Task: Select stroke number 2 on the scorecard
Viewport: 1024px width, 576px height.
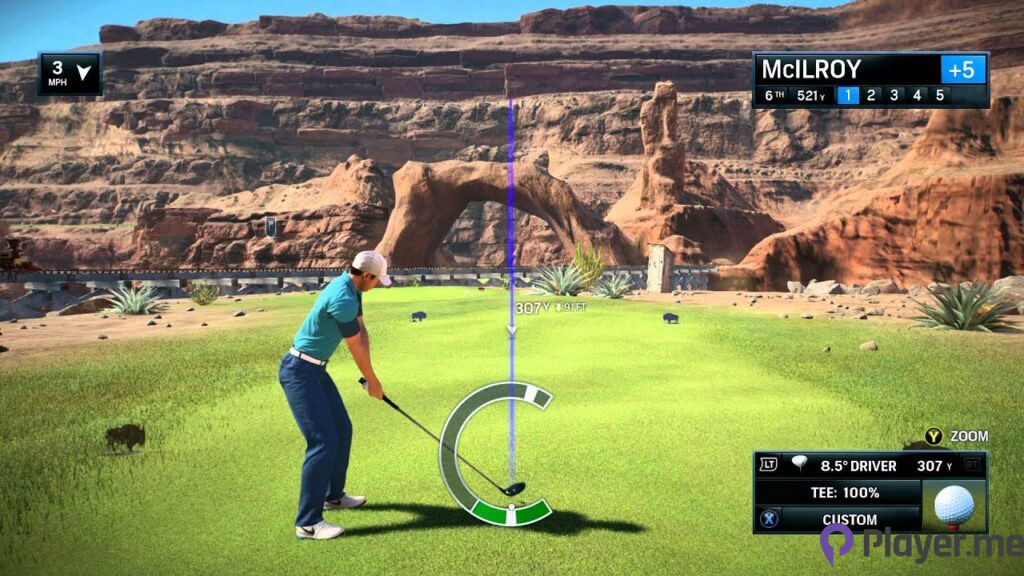Action: tap(871, 96)
